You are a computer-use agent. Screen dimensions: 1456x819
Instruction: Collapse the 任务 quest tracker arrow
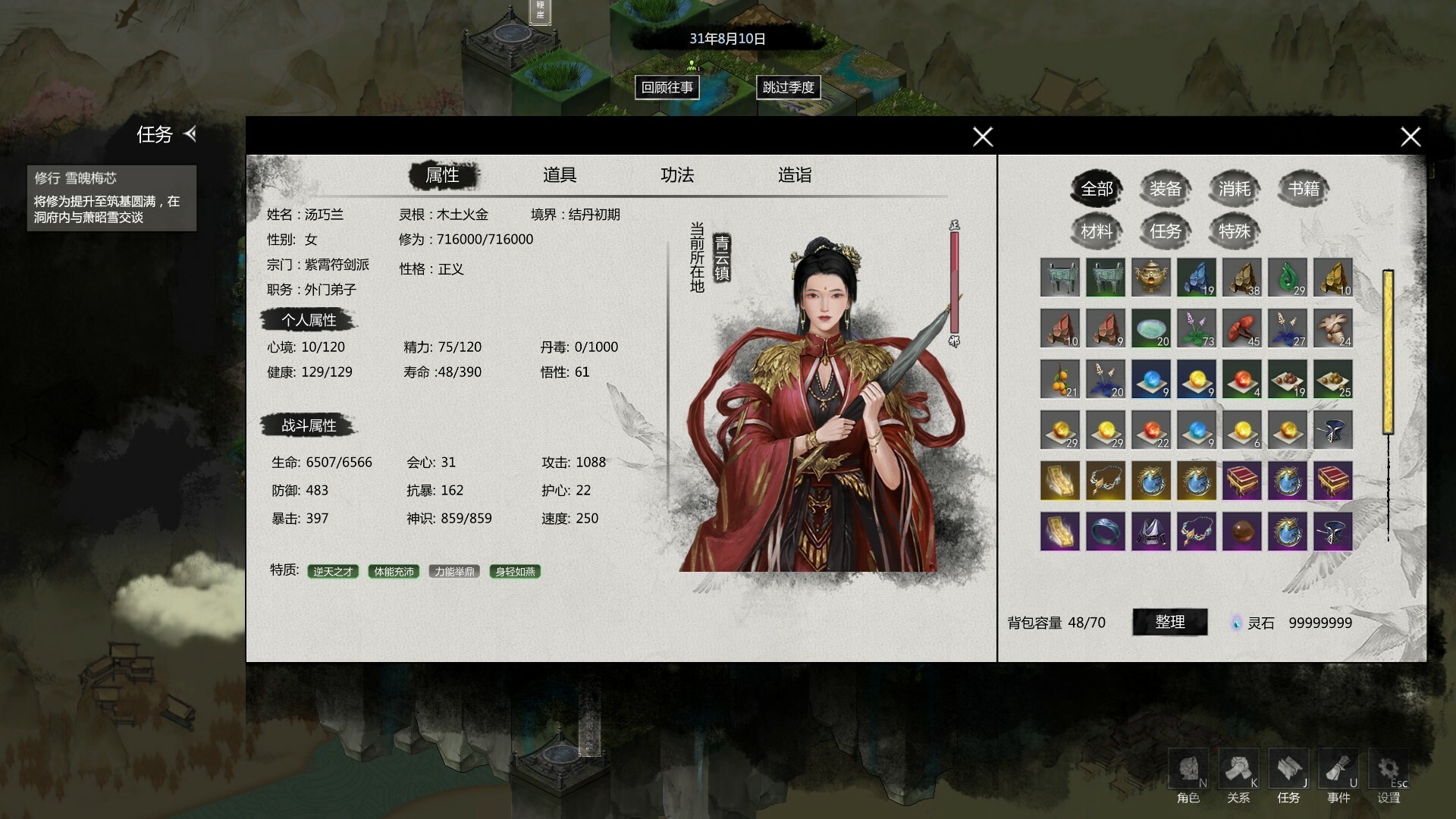[190, 134]
